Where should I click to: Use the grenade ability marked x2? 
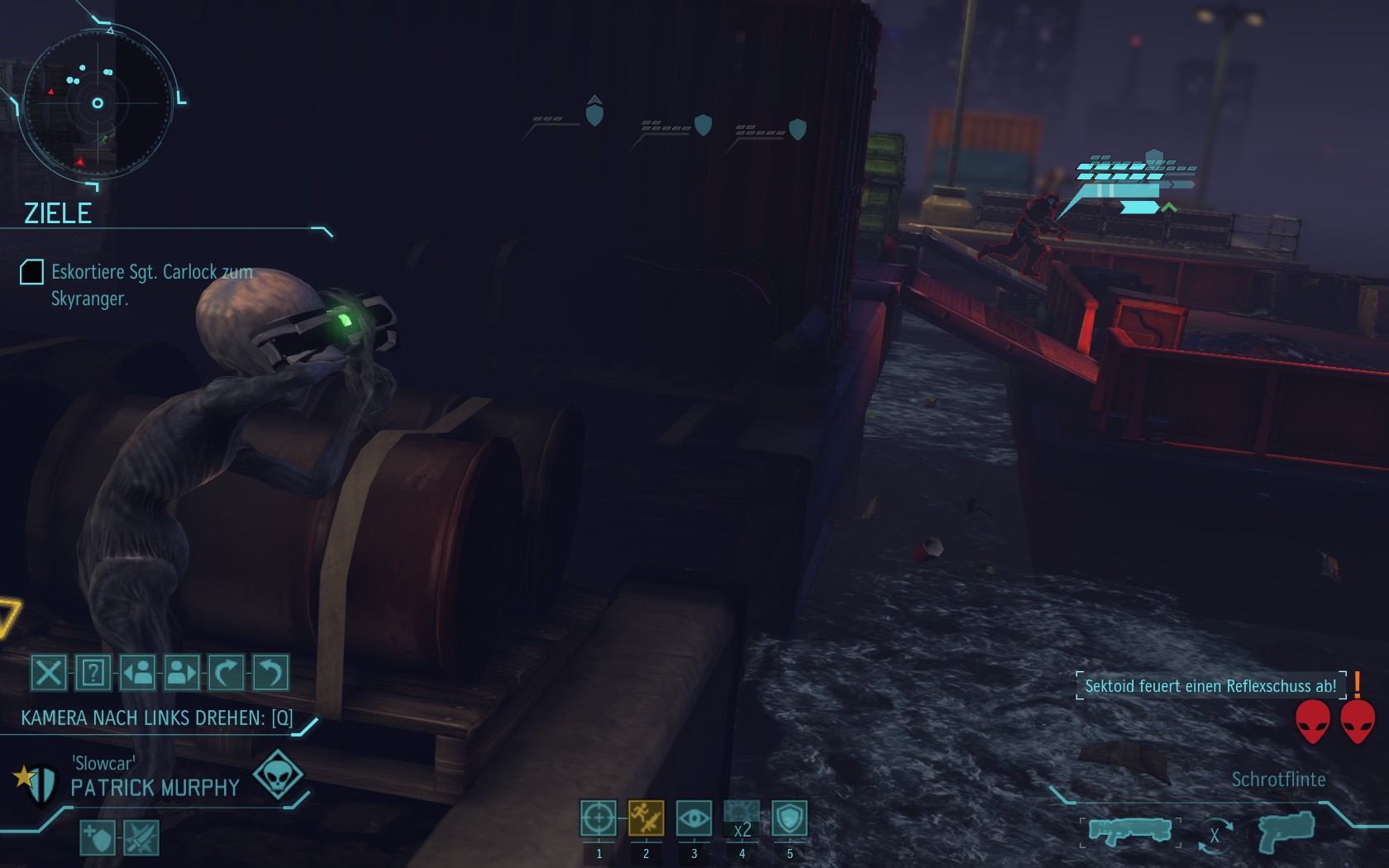(742, 818)
